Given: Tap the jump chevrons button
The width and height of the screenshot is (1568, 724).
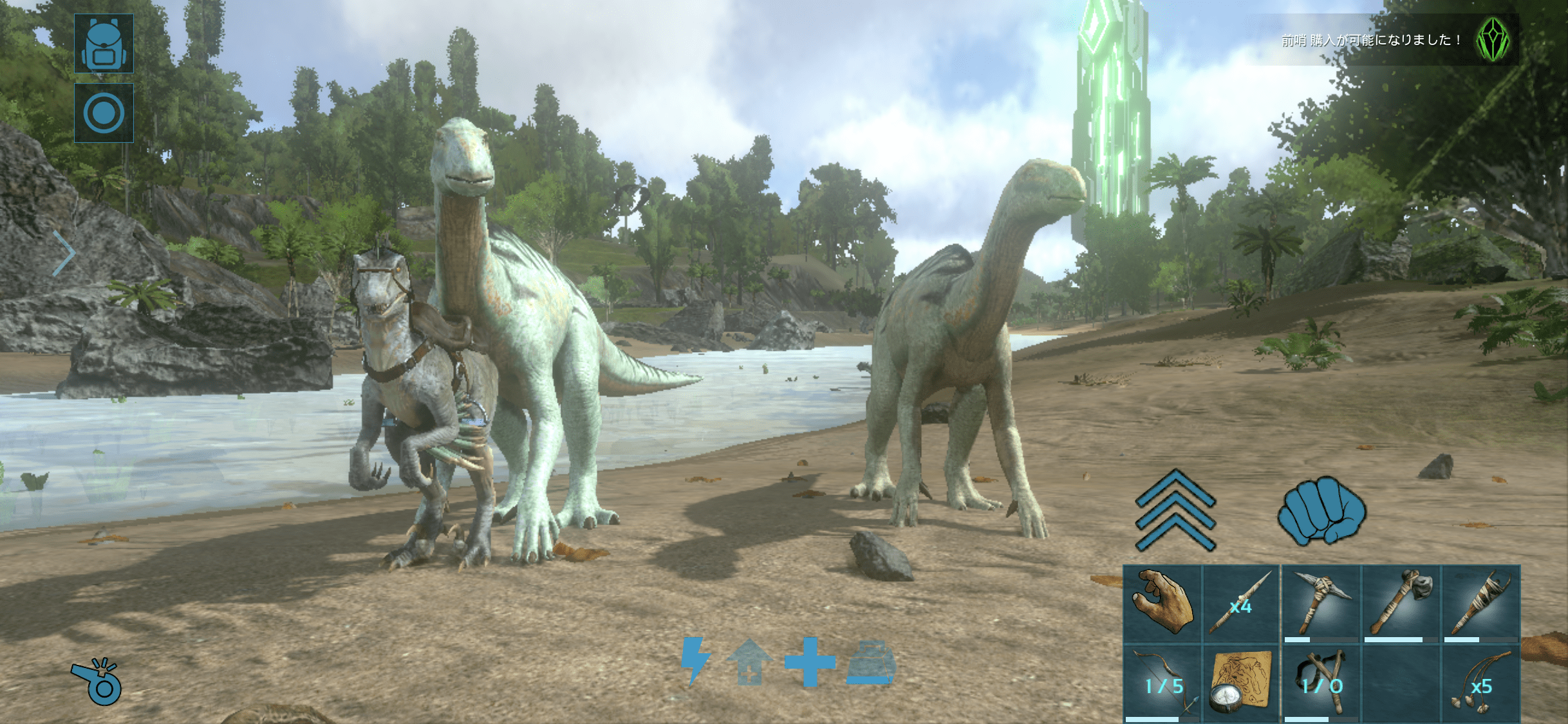Looking at the screenshot, I should [1175, 510].
